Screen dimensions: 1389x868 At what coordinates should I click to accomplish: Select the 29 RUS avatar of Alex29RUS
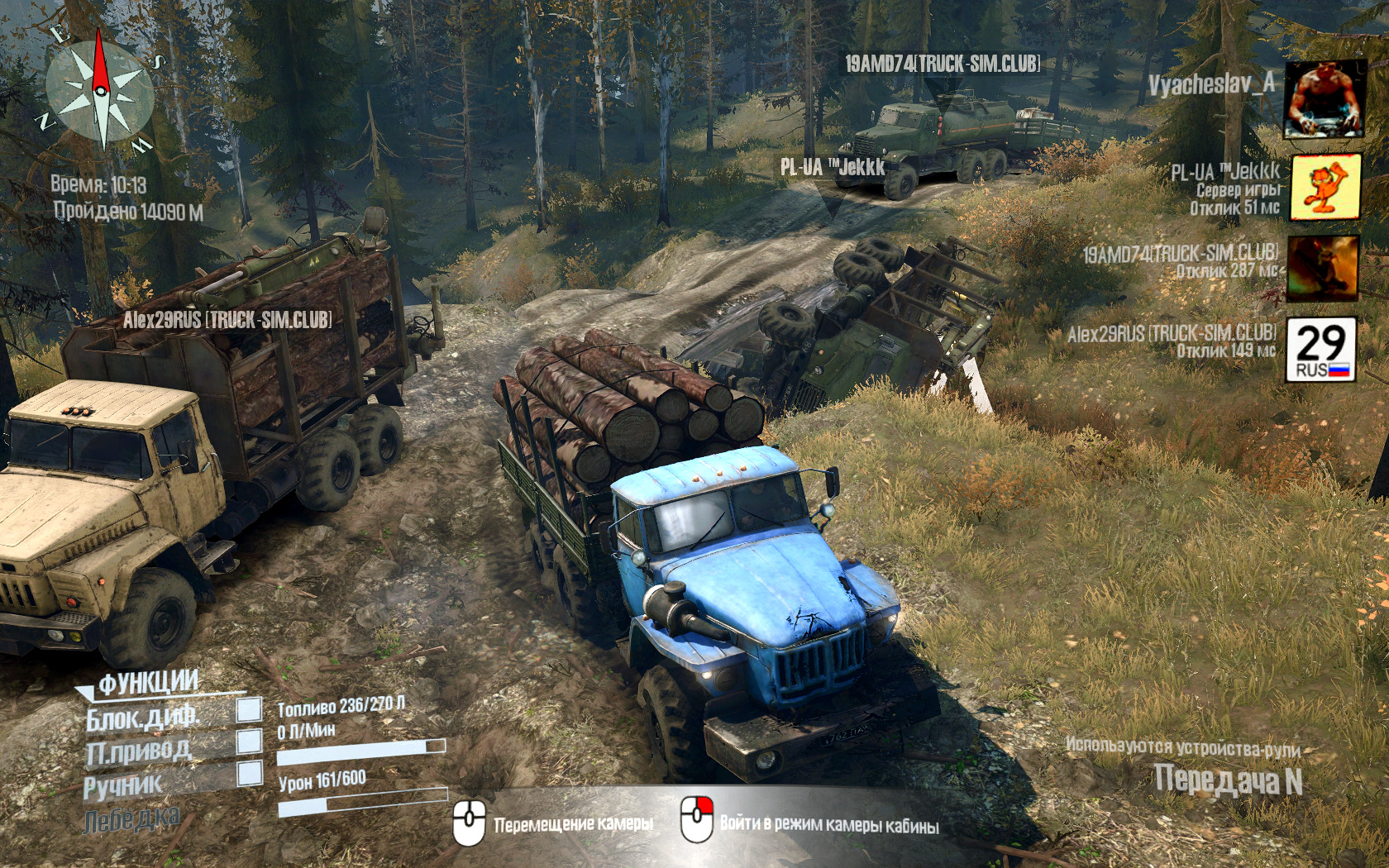(1321, 349)
